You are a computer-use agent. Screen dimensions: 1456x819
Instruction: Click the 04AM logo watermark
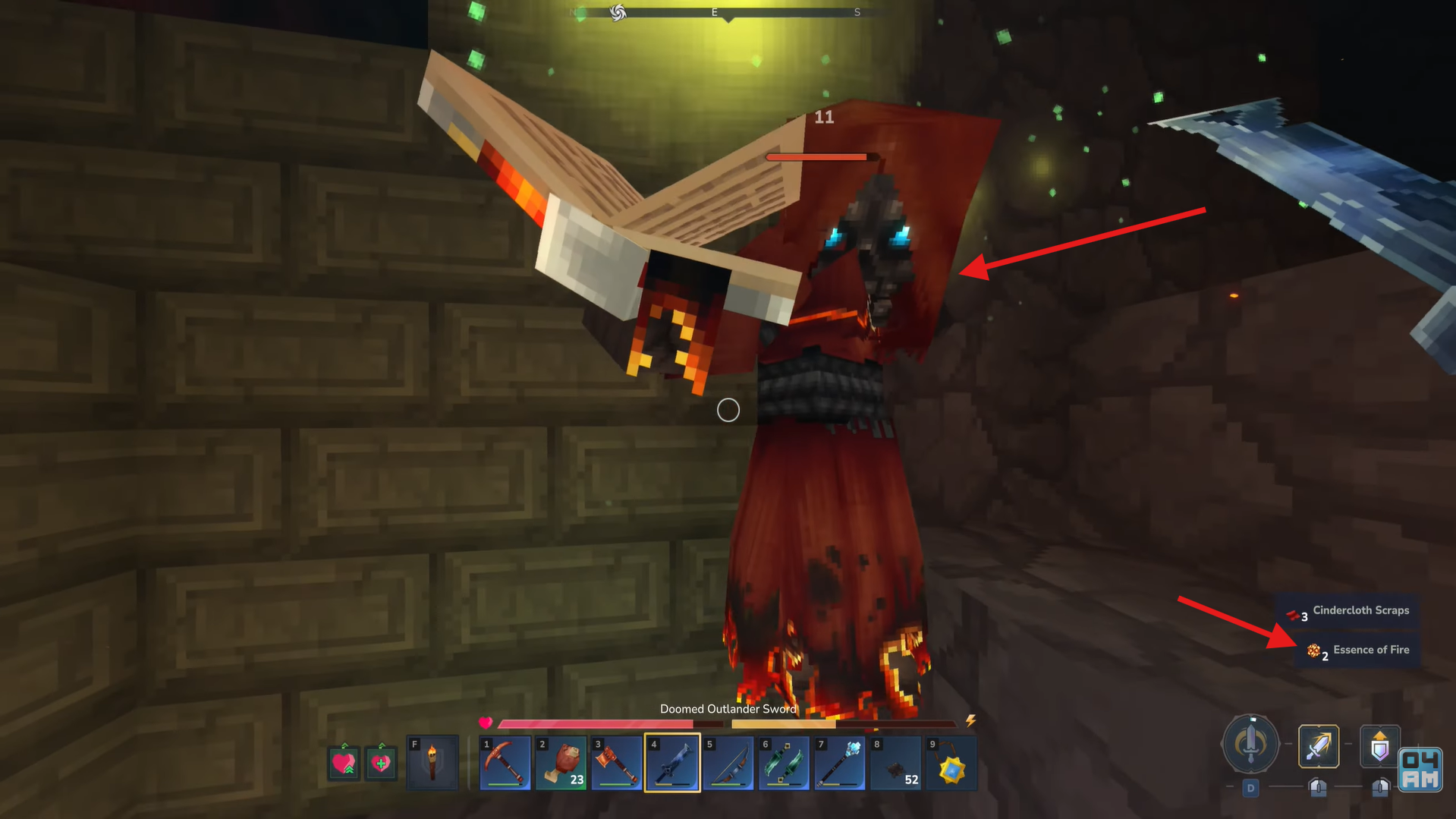1419,770
